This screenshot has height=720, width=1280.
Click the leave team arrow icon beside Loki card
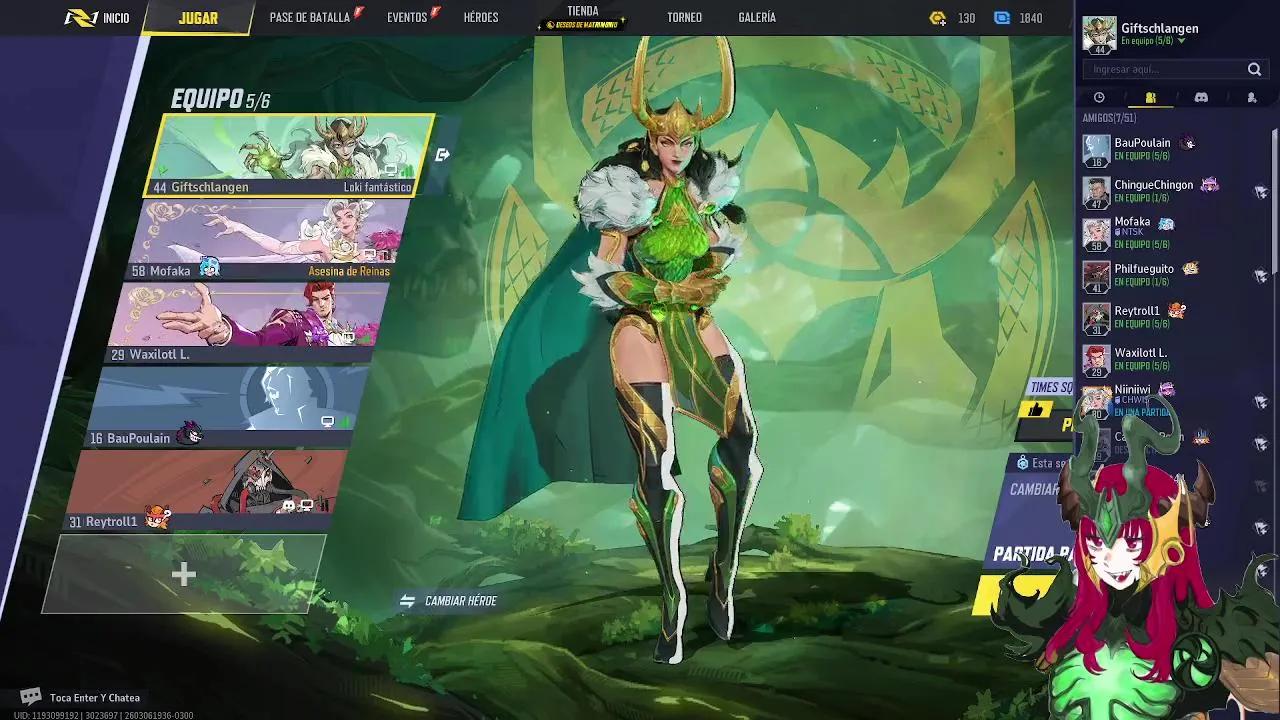click(443, 152)
